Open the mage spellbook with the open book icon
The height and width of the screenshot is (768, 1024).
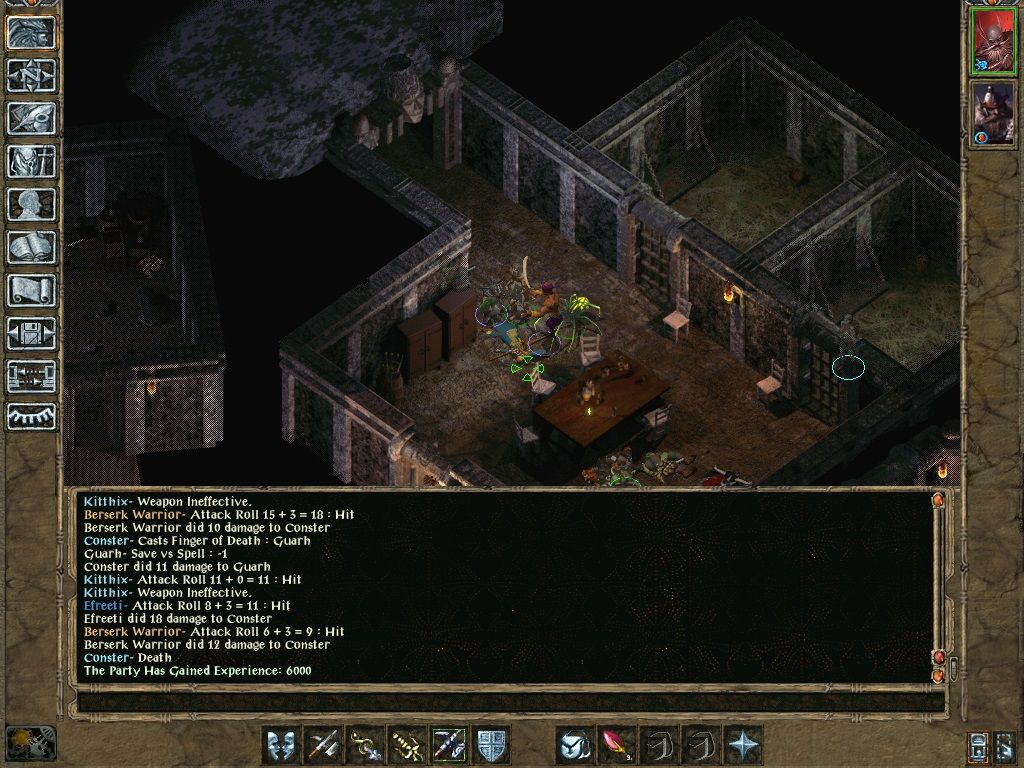point(32,247)
